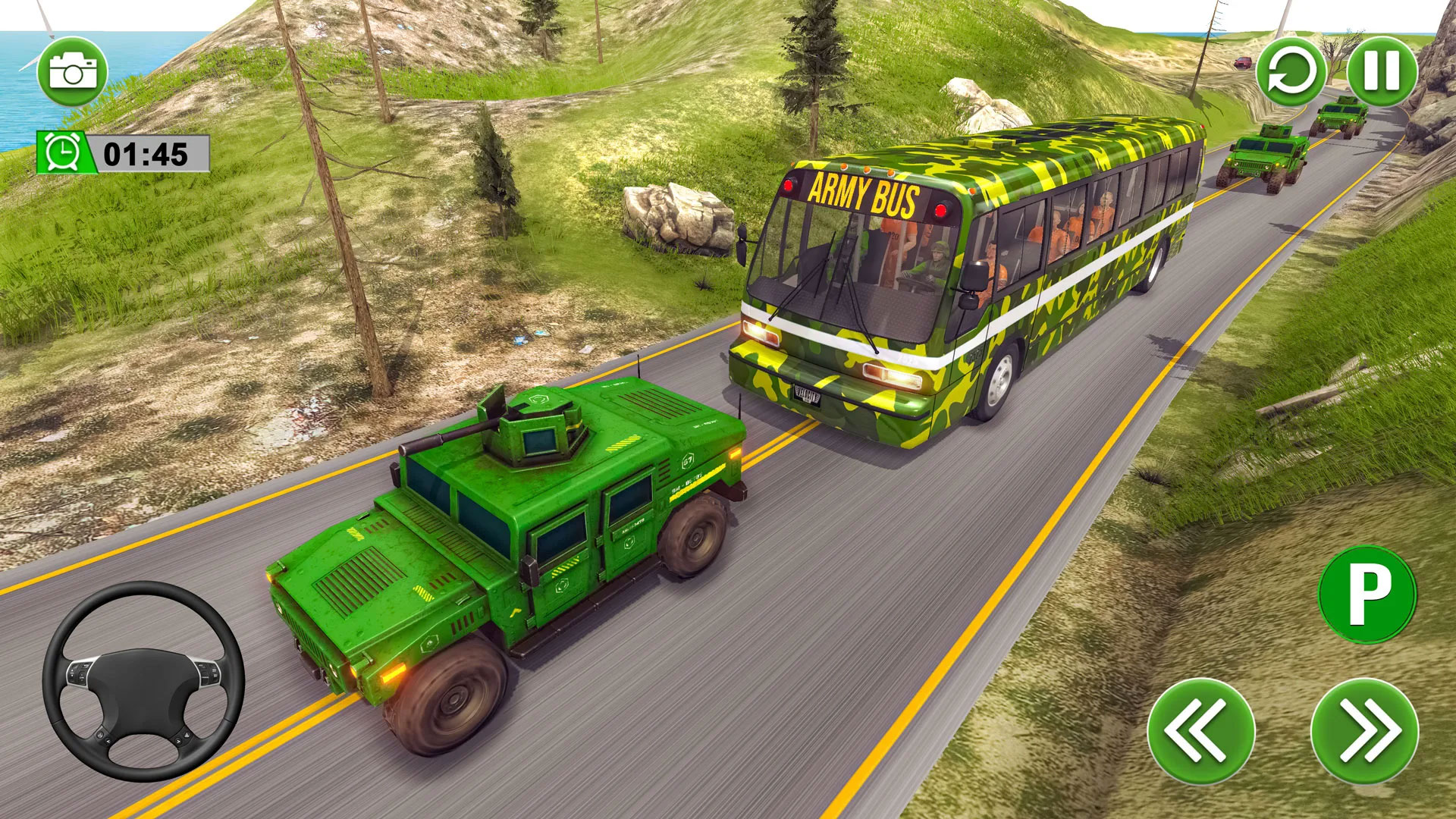Click the 01:45 countdown display

pyautogui.click(x=144, y=151)
